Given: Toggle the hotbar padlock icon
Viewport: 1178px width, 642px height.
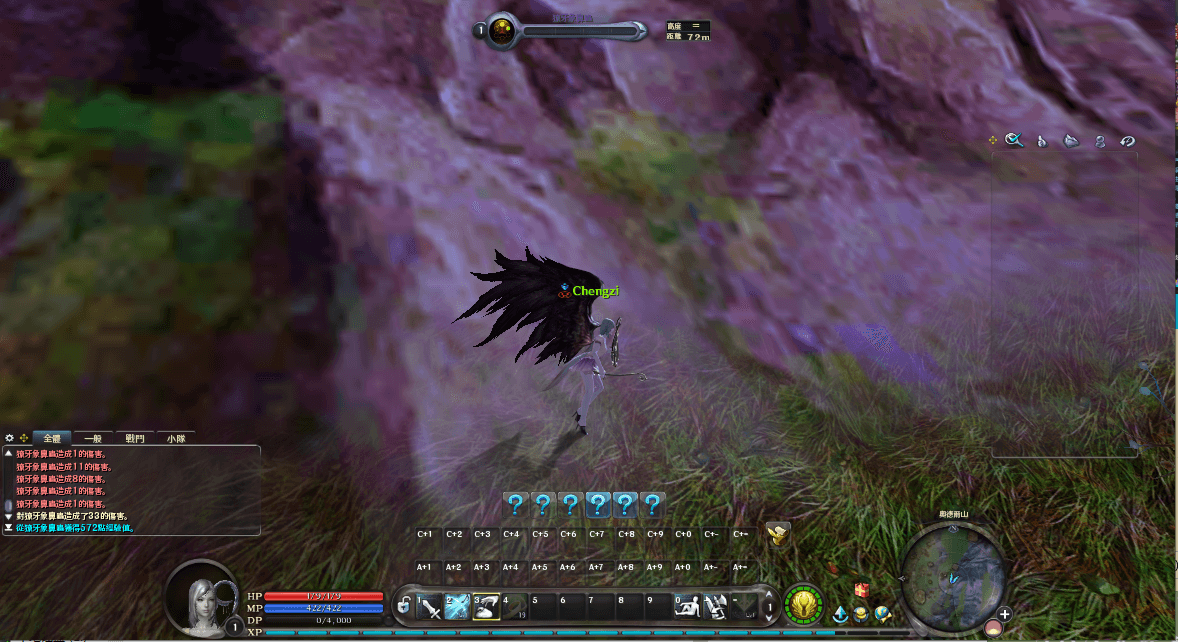Looking at the screenshot, I should [403, 606].
